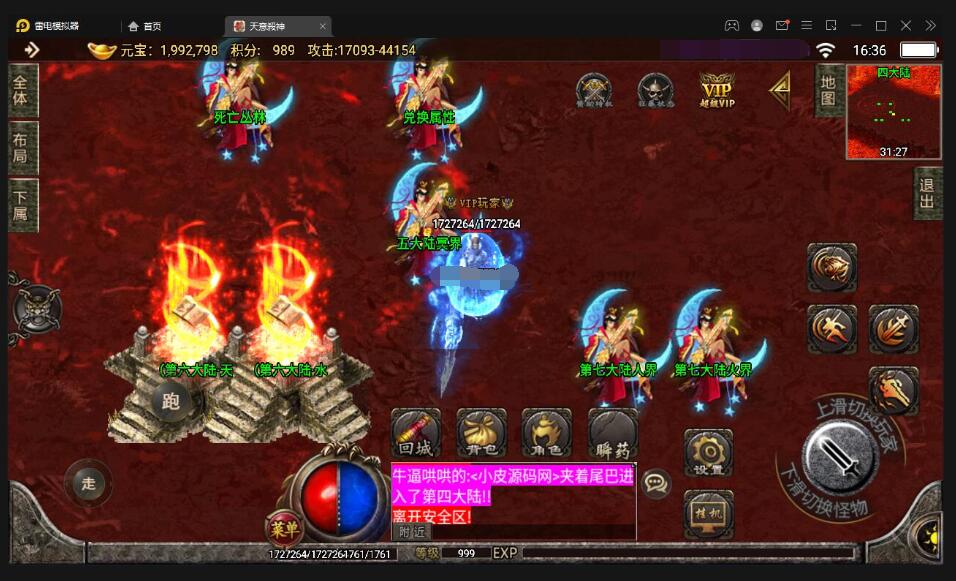Open the 角色 character sheet

pyautogui.click(x=547, y=434)
